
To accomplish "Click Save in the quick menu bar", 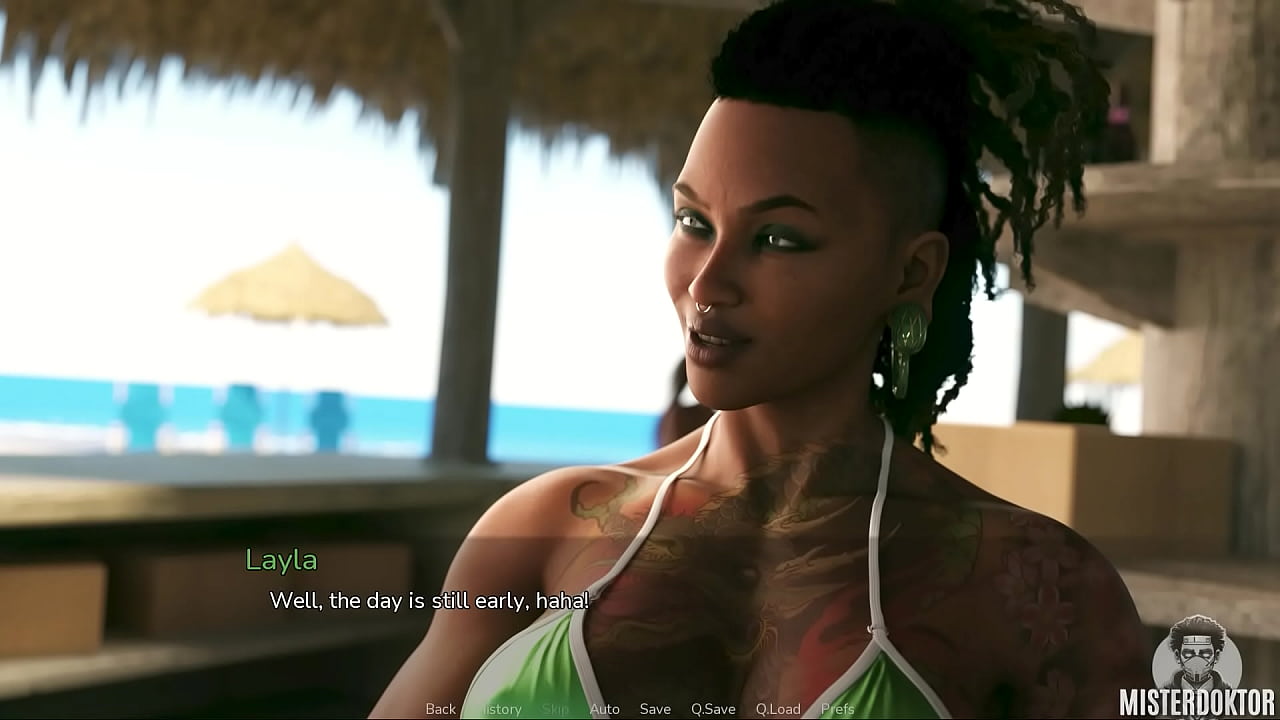I will point(656,708).
